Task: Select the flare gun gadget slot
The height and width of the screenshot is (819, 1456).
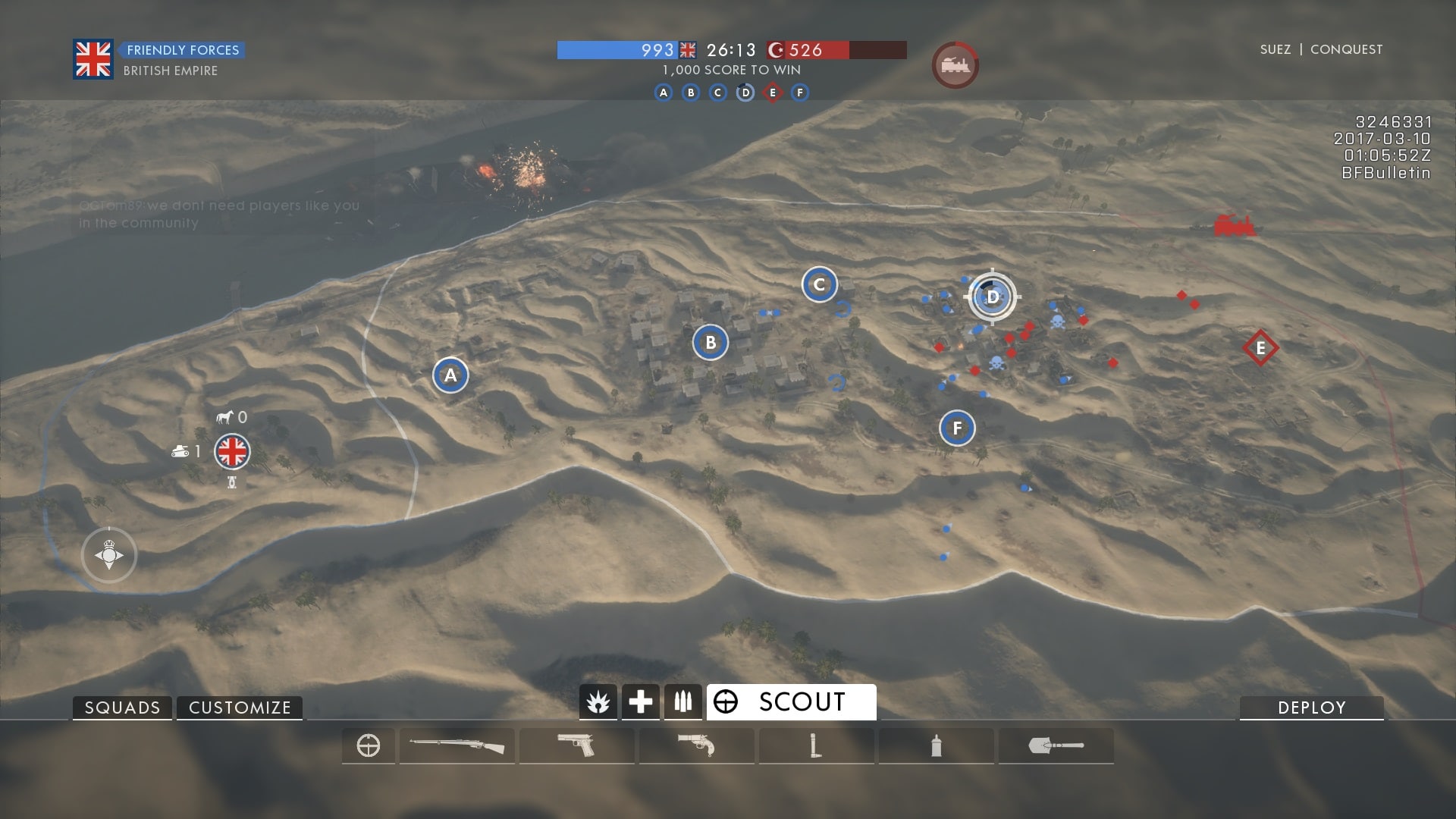Action: pyautogui.click(x=696, y=746)
